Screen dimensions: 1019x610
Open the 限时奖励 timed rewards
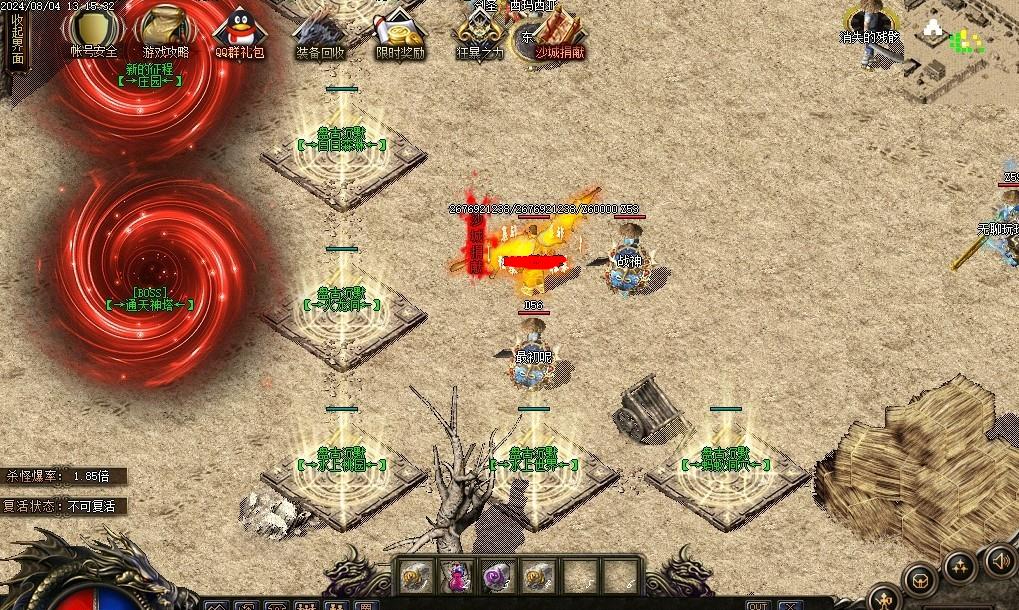pos(400,30)
